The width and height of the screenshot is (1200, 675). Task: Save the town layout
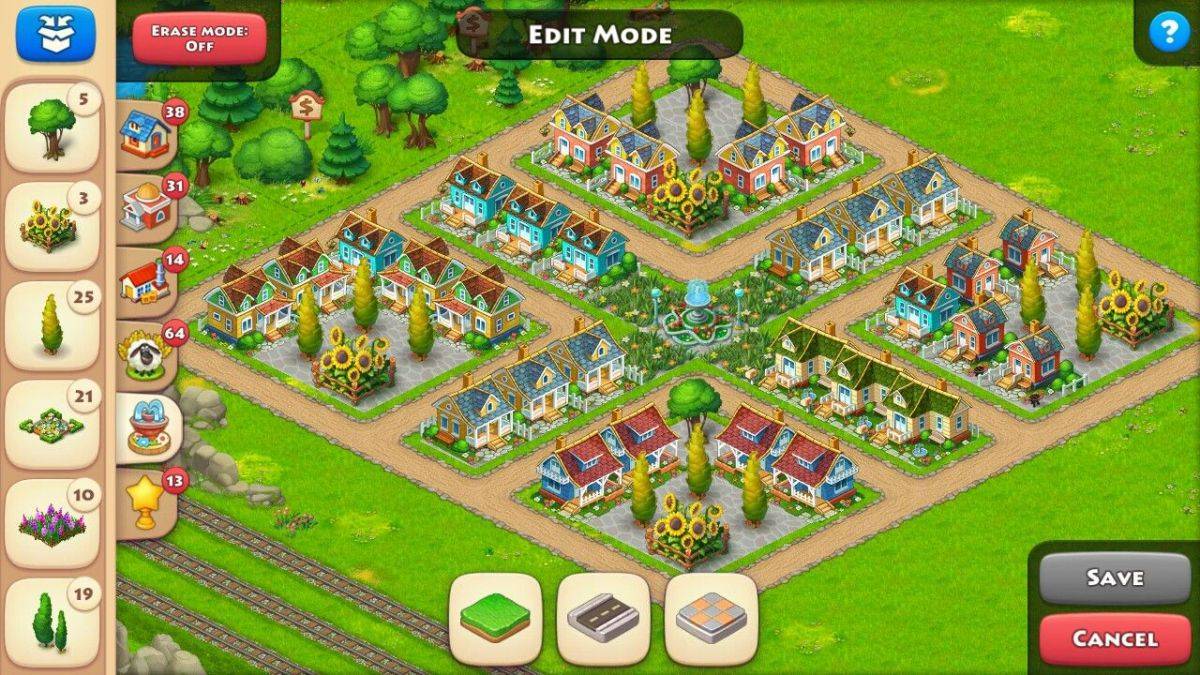1114,578
